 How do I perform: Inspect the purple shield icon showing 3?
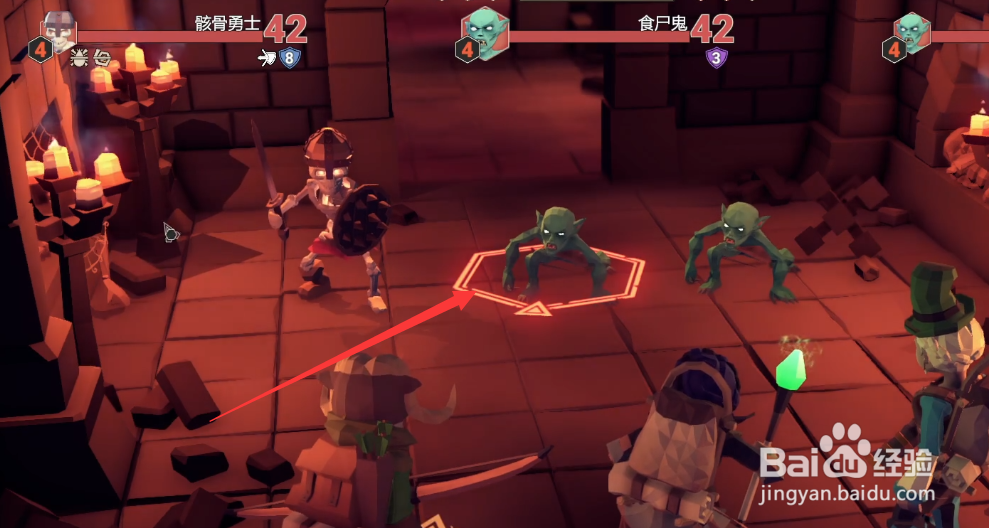pyautogui.click(x=716, y=58)
